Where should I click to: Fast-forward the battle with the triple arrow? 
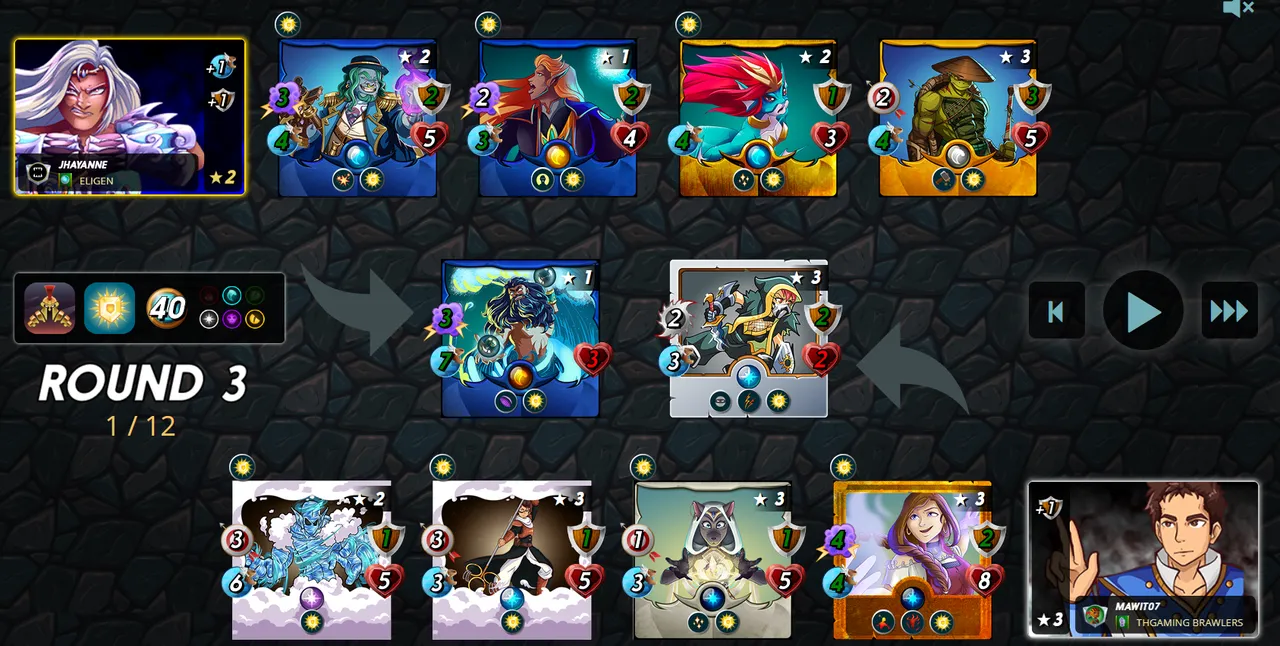click(x=1229, y=311)
